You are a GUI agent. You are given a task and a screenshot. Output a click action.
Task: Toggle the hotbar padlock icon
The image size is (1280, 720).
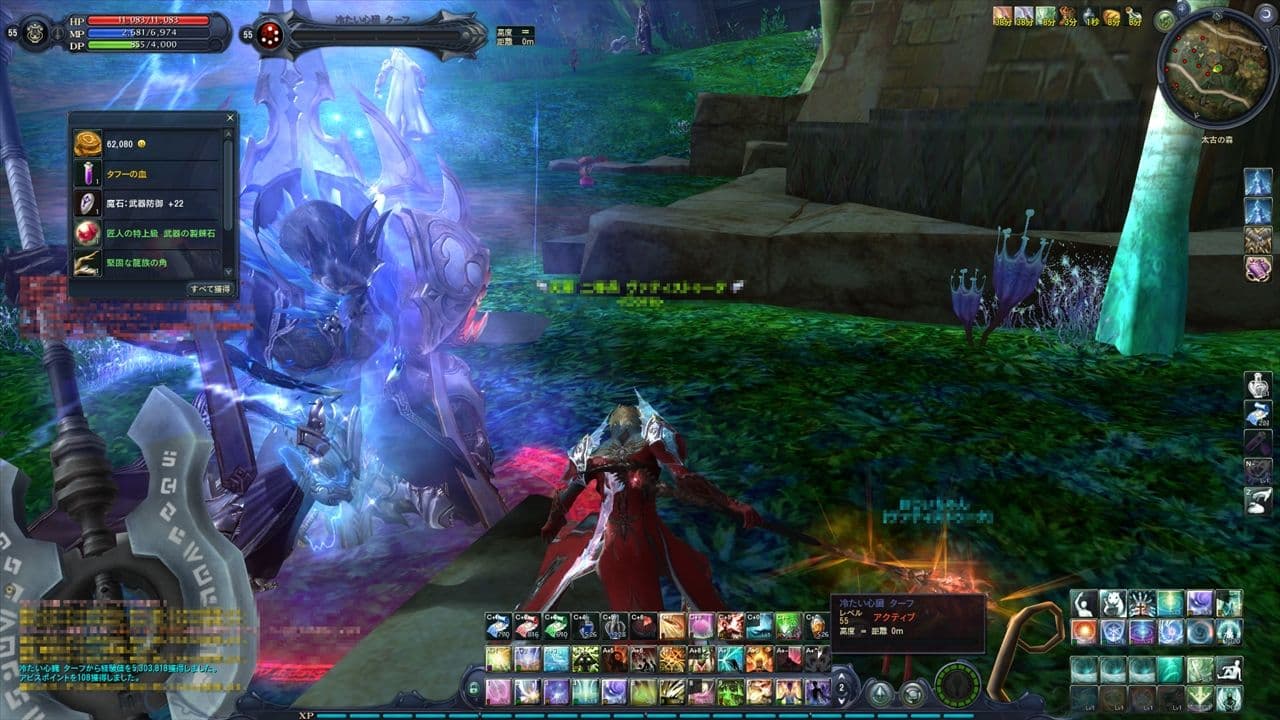click(x=475, y=687)
